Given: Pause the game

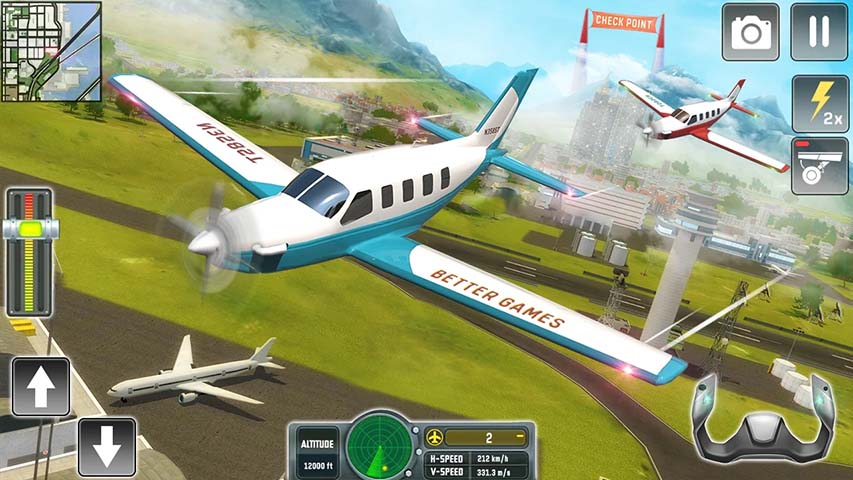Looking at the screenshot, I should (x=819, y=32).
